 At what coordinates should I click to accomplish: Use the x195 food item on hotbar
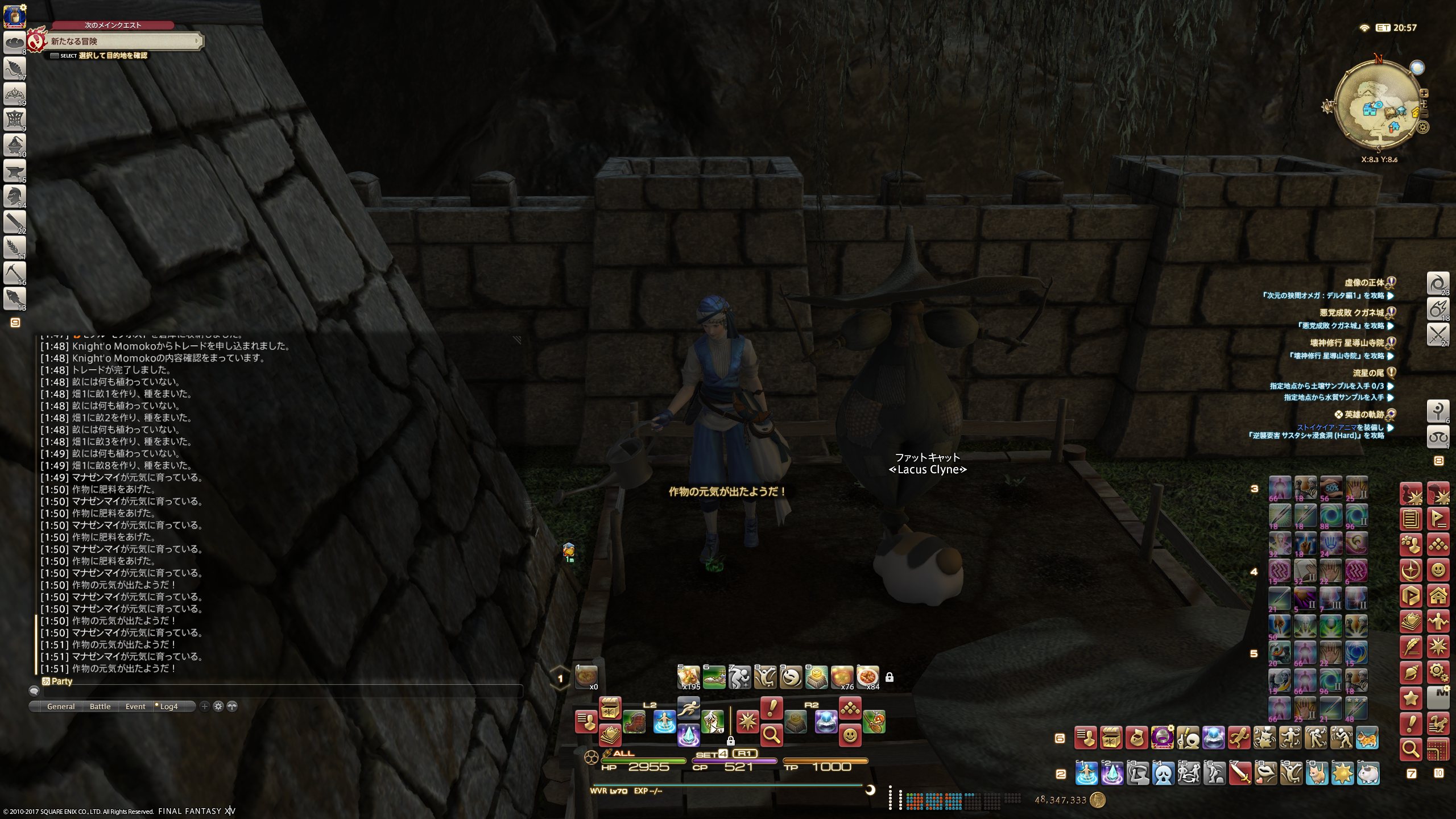click(689, 677)
